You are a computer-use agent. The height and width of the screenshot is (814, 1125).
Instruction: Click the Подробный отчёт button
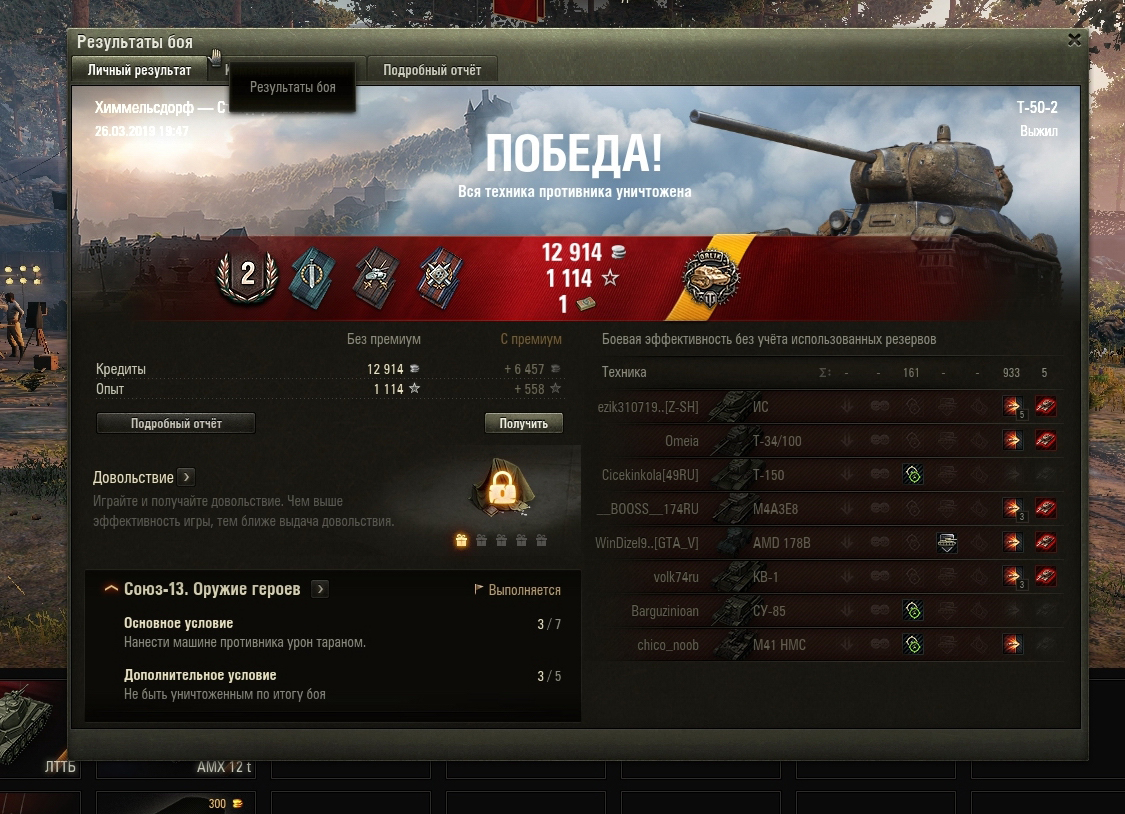click(176, 424)
